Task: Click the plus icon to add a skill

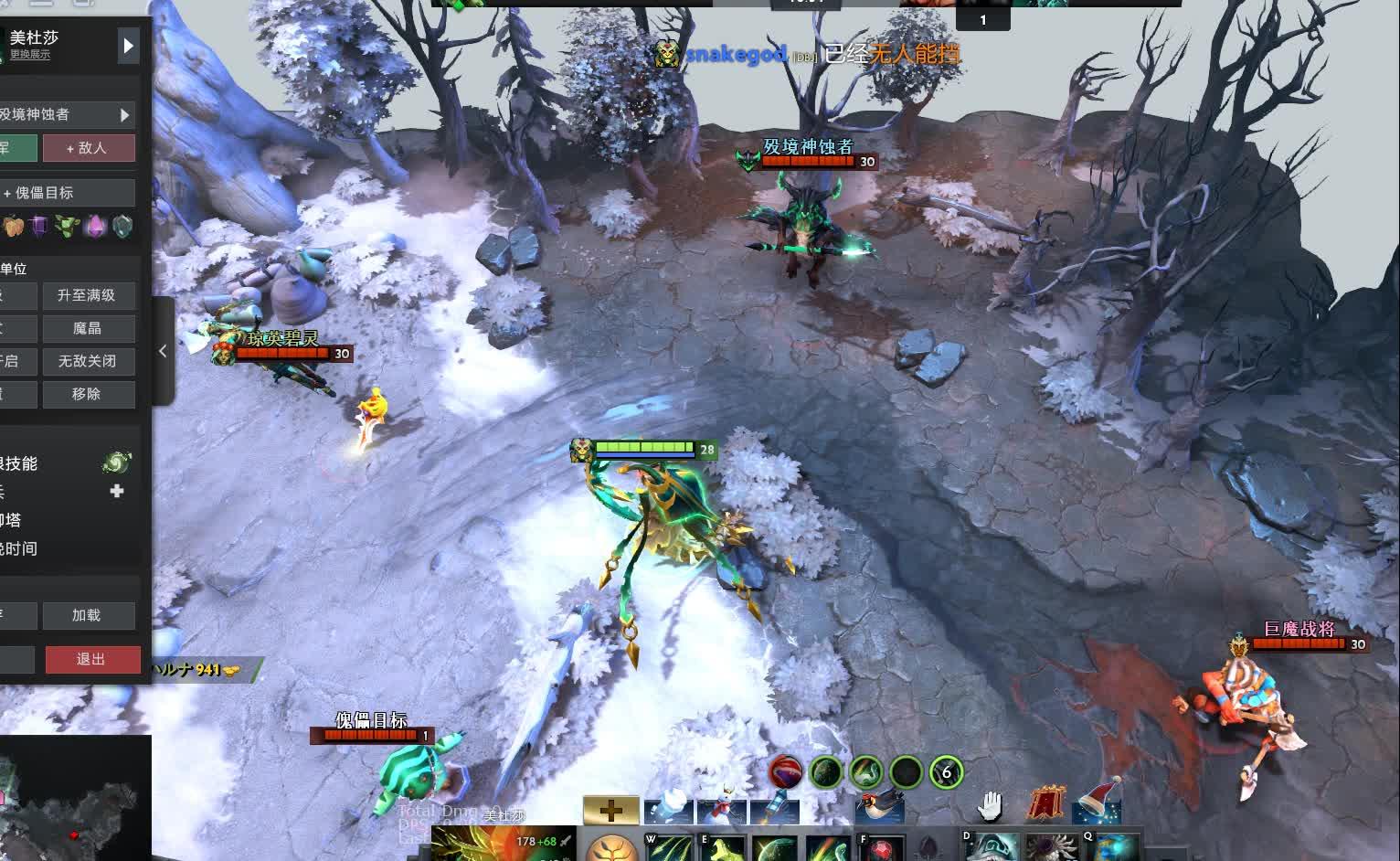Action: tap(116, 491)
